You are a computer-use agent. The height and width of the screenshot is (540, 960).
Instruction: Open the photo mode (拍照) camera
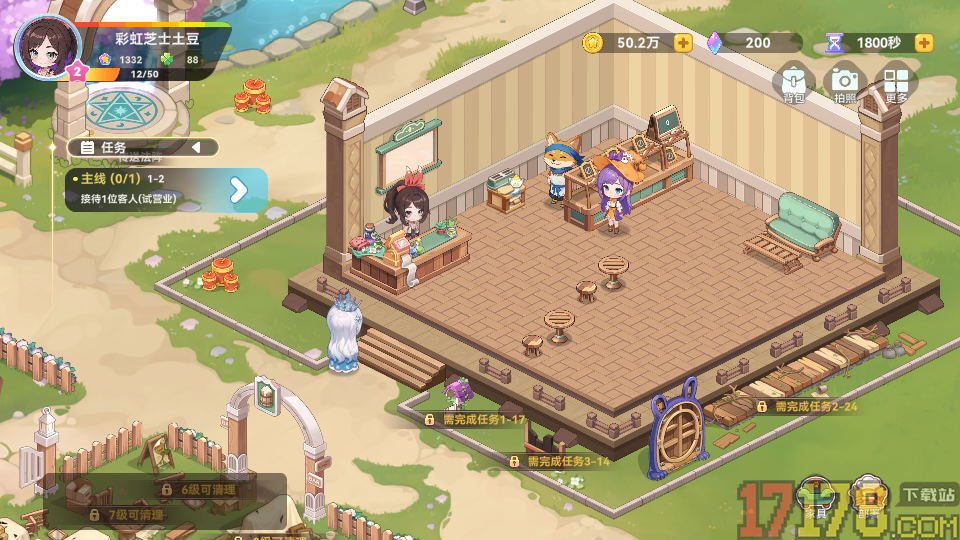tap(845, 84)
